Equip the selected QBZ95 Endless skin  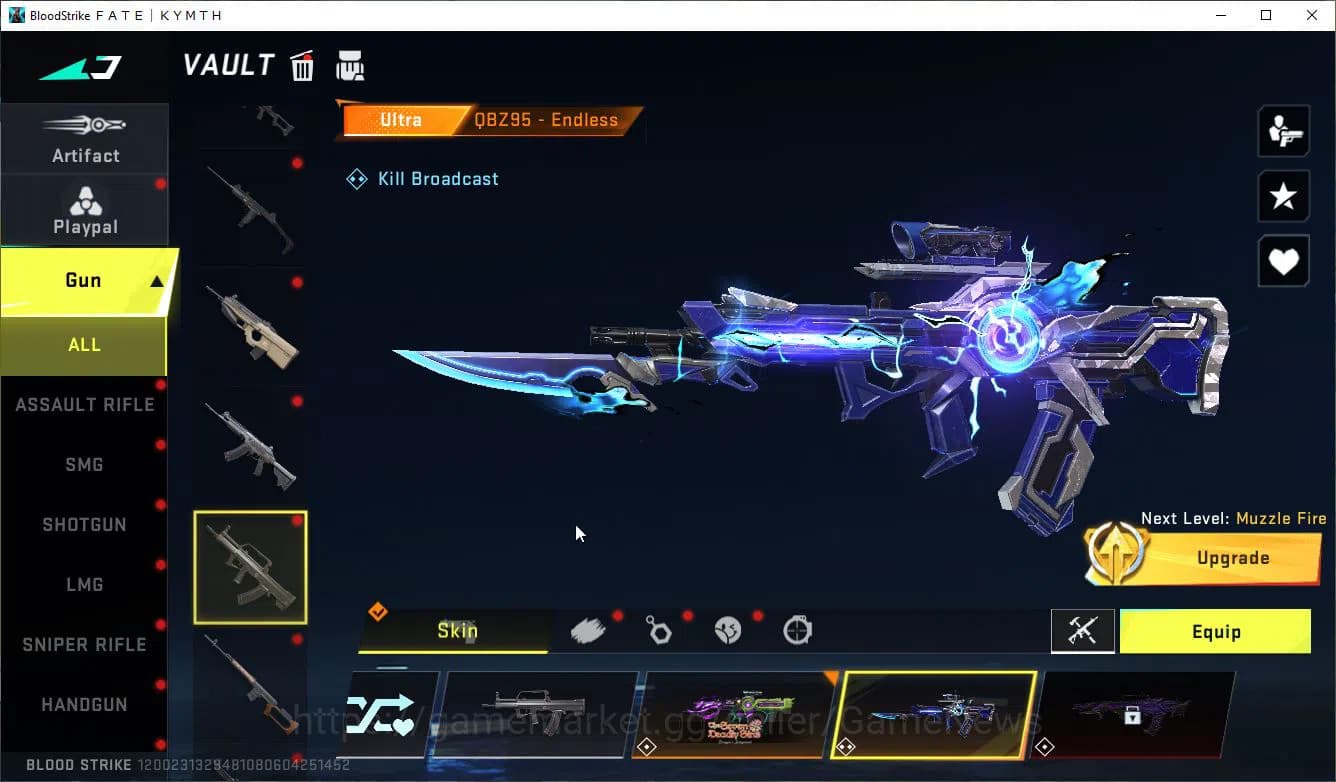tap(1215, 631)
